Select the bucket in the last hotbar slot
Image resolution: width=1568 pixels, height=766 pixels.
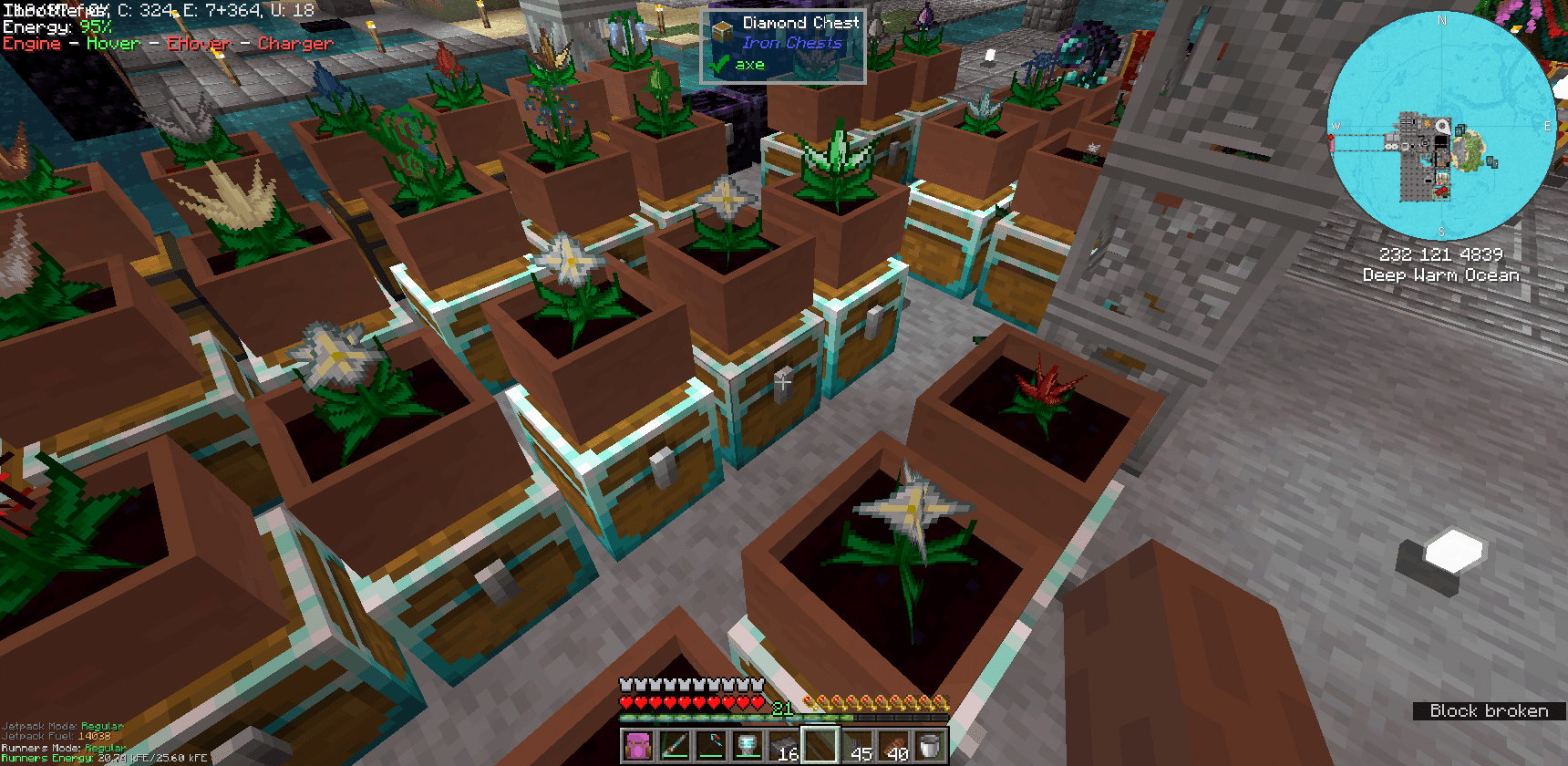click(930, 748)
